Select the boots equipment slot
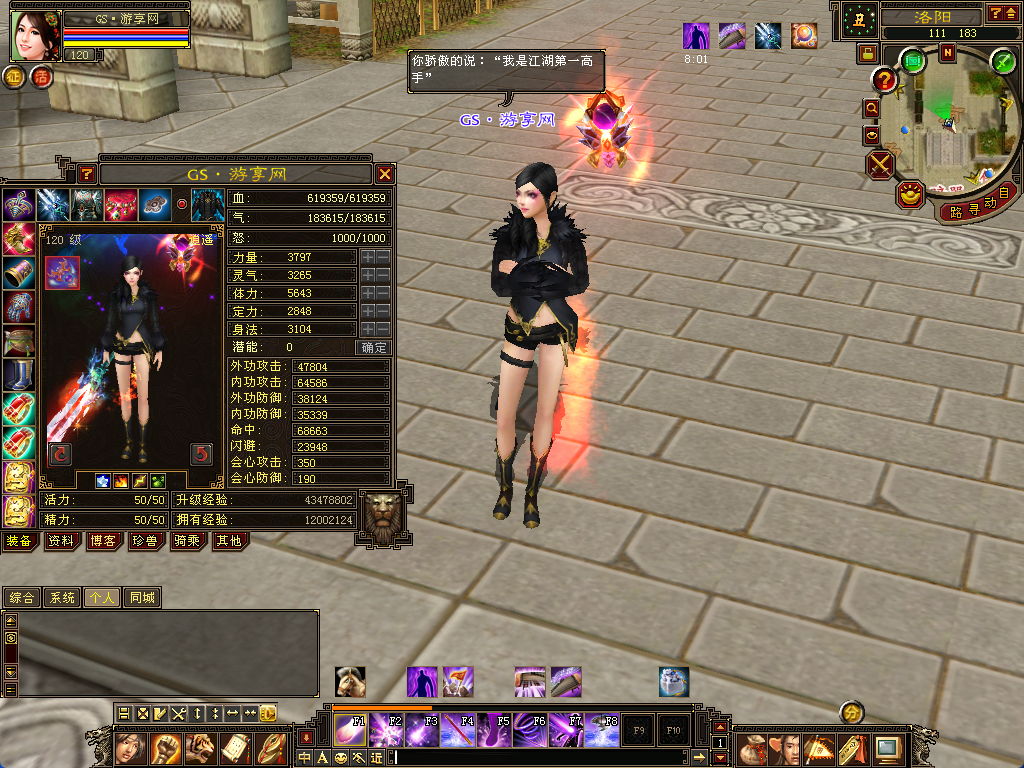Viewport: 1024px width, 768px height. 18,374
